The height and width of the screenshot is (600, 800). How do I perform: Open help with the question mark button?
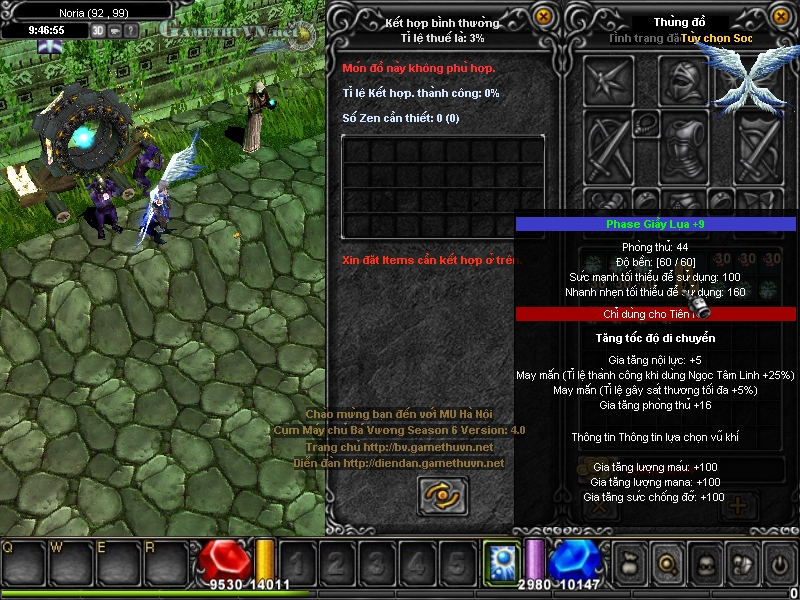pos(132,30)
